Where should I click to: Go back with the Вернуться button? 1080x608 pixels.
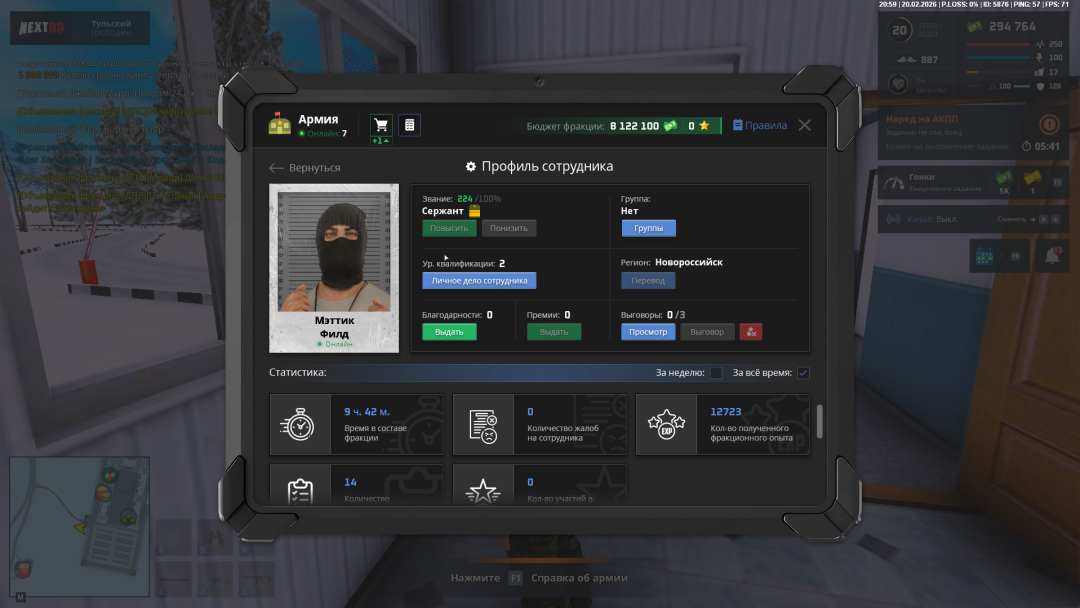click(305, 168)
